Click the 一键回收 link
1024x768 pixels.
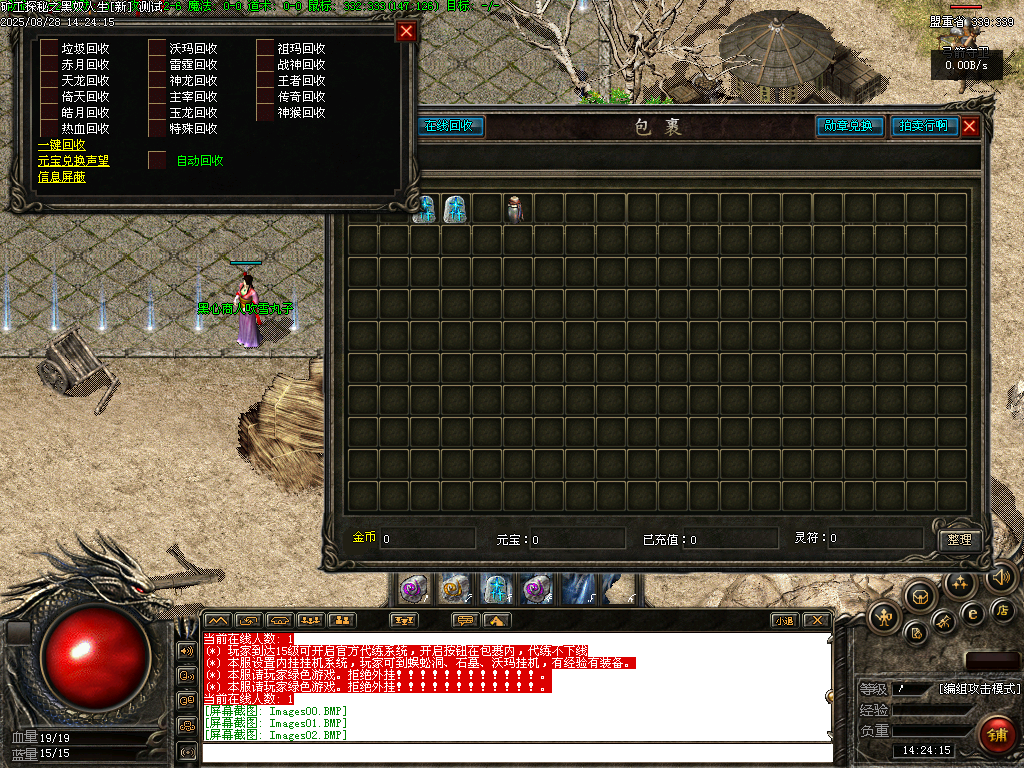tap(61, 145)
